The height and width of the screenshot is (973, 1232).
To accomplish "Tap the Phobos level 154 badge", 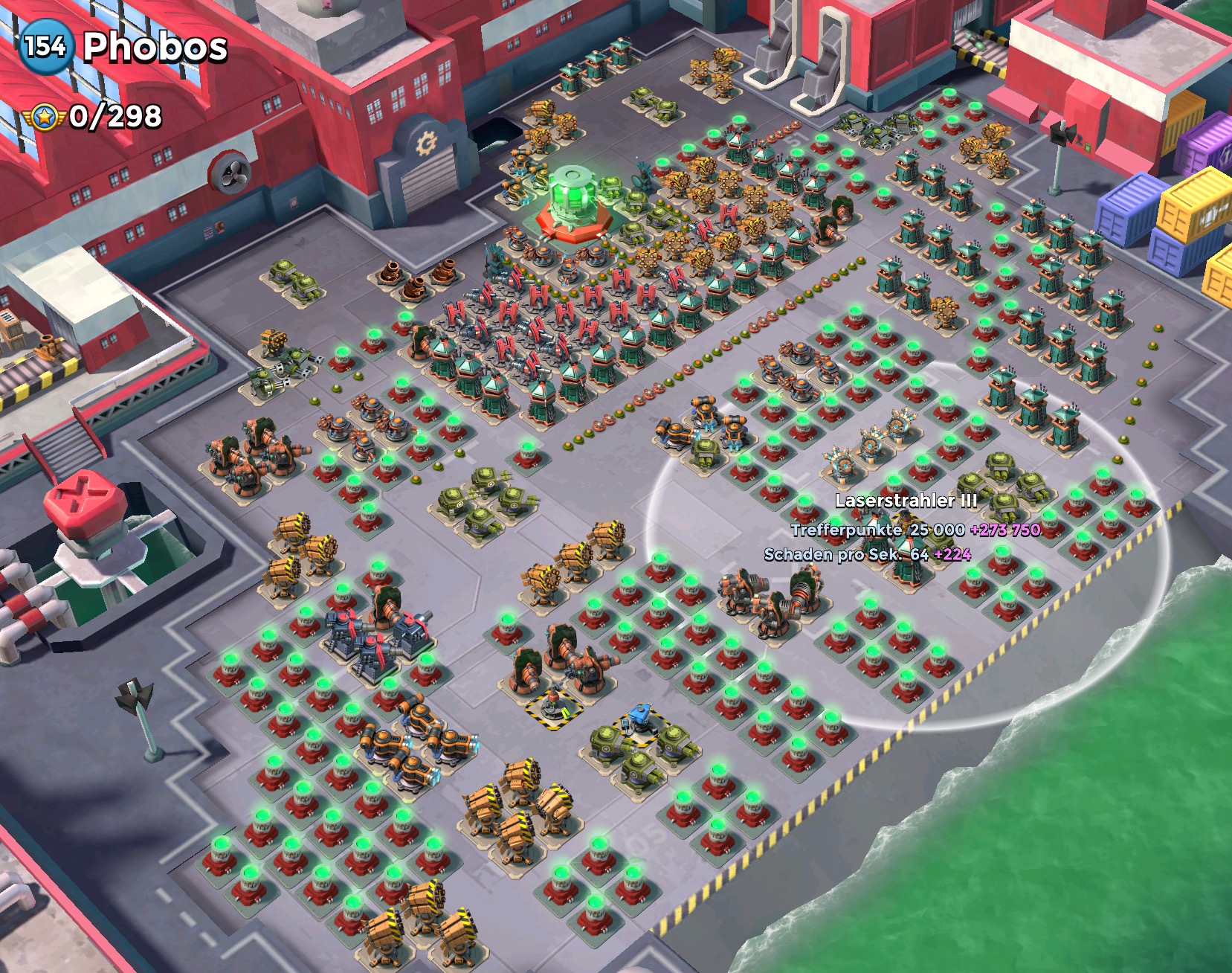I will 45,46.
